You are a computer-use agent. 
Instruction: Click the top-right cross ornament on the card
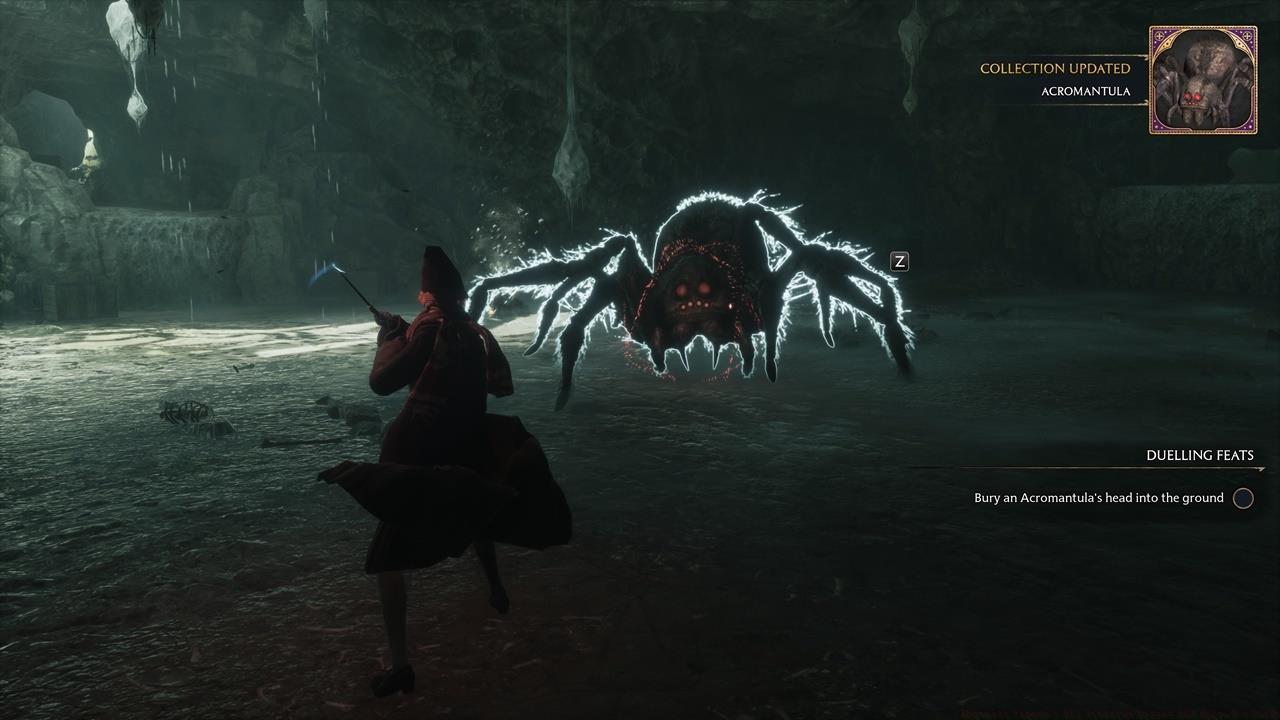1247,36
